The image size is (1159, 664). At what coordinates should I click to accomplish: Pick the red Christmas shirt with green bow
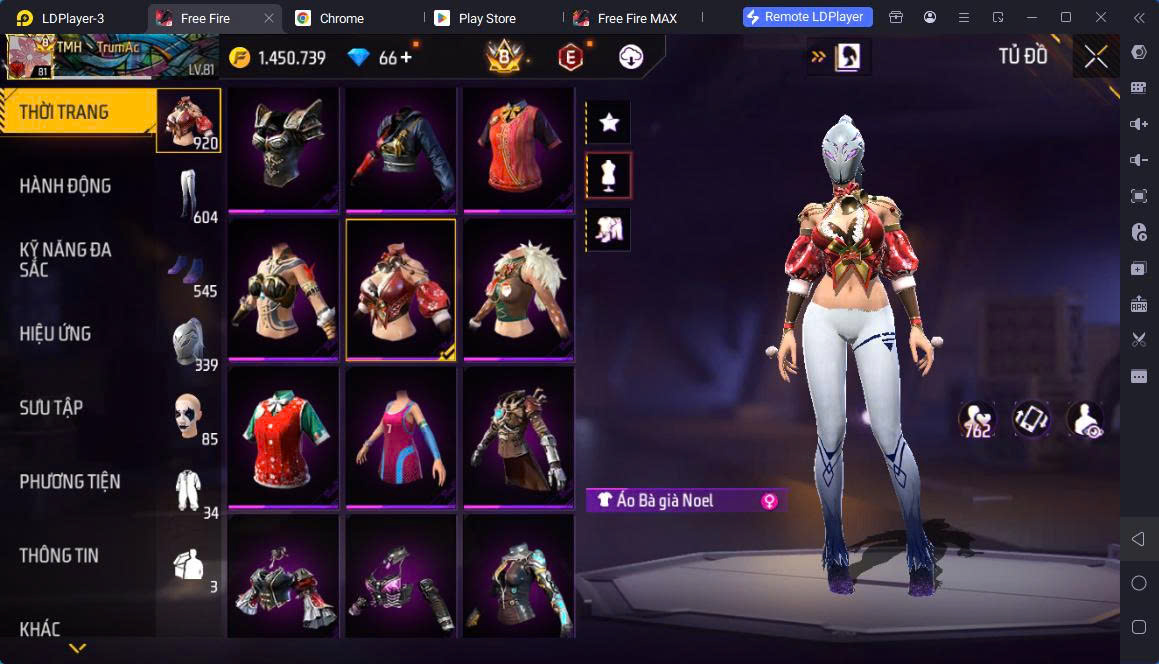(x=283, y=435)
